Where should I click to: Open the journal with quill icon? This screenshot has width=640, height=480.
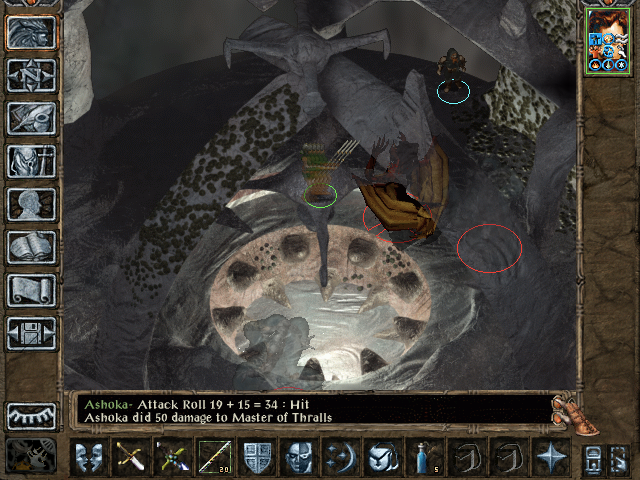[x=31, y=118]
